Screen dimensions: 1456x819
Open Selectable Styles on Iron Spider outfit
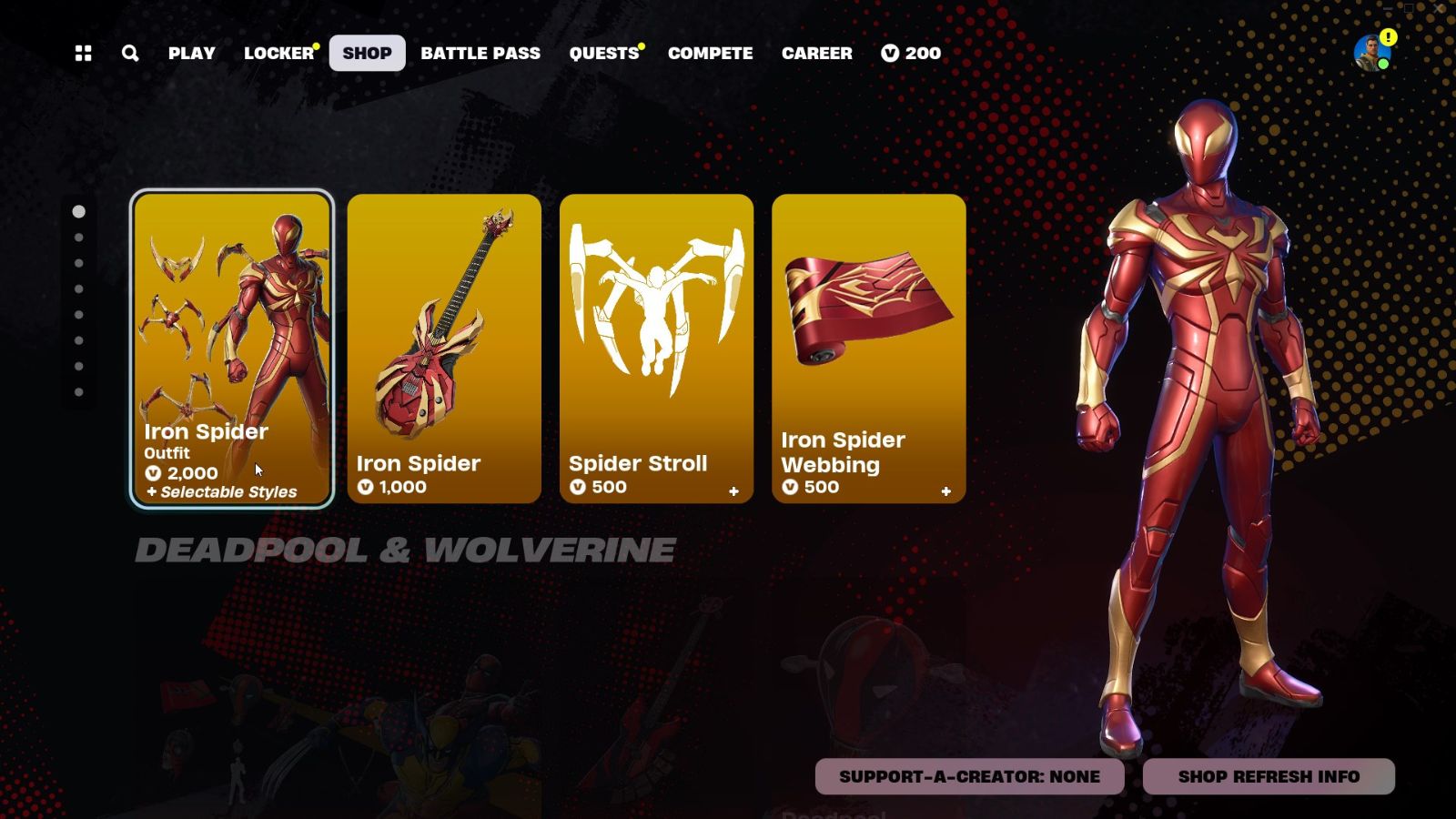(x=221, y=491)
